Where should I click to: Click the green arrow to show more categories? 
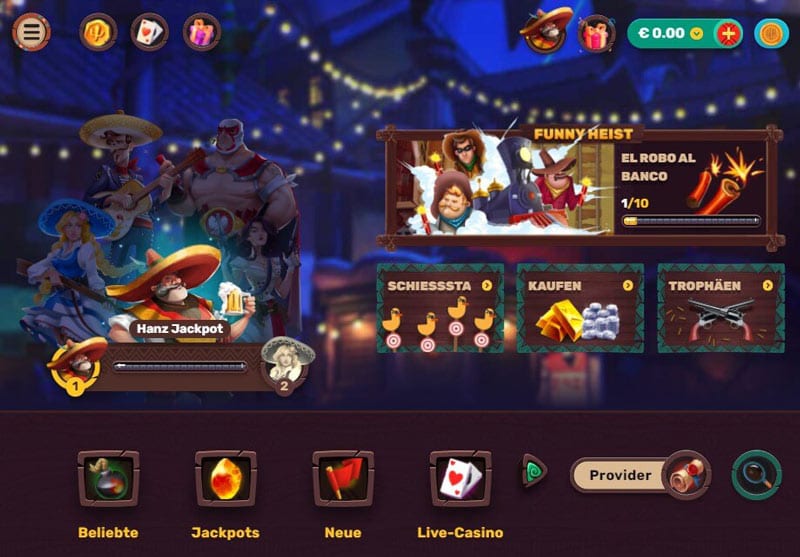pyautogui.click(x=535, y=471)
